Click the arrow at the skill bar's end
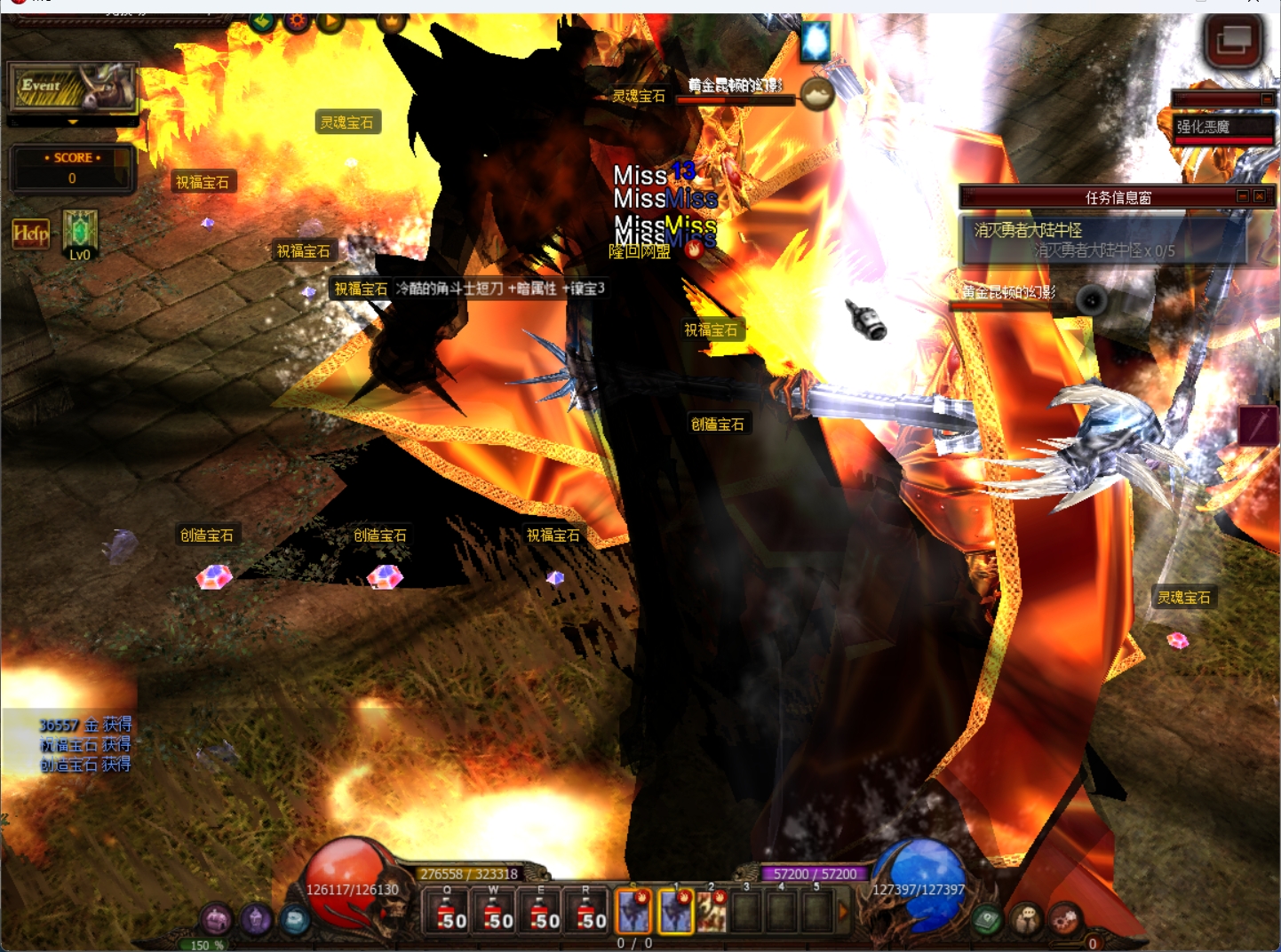 (843, 912)
